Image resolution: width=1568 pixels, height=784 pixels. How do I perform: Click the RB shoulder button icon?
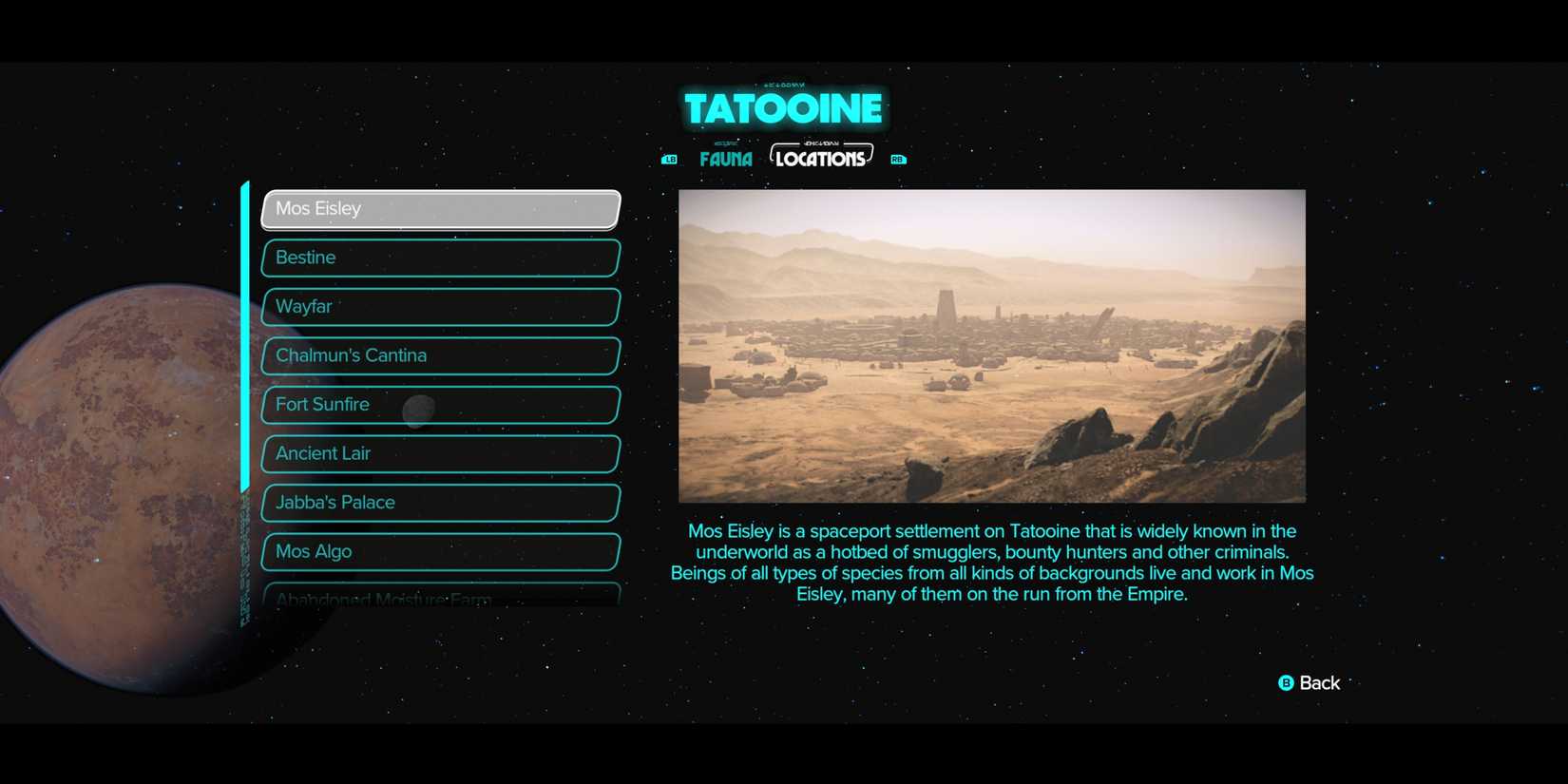898,159
